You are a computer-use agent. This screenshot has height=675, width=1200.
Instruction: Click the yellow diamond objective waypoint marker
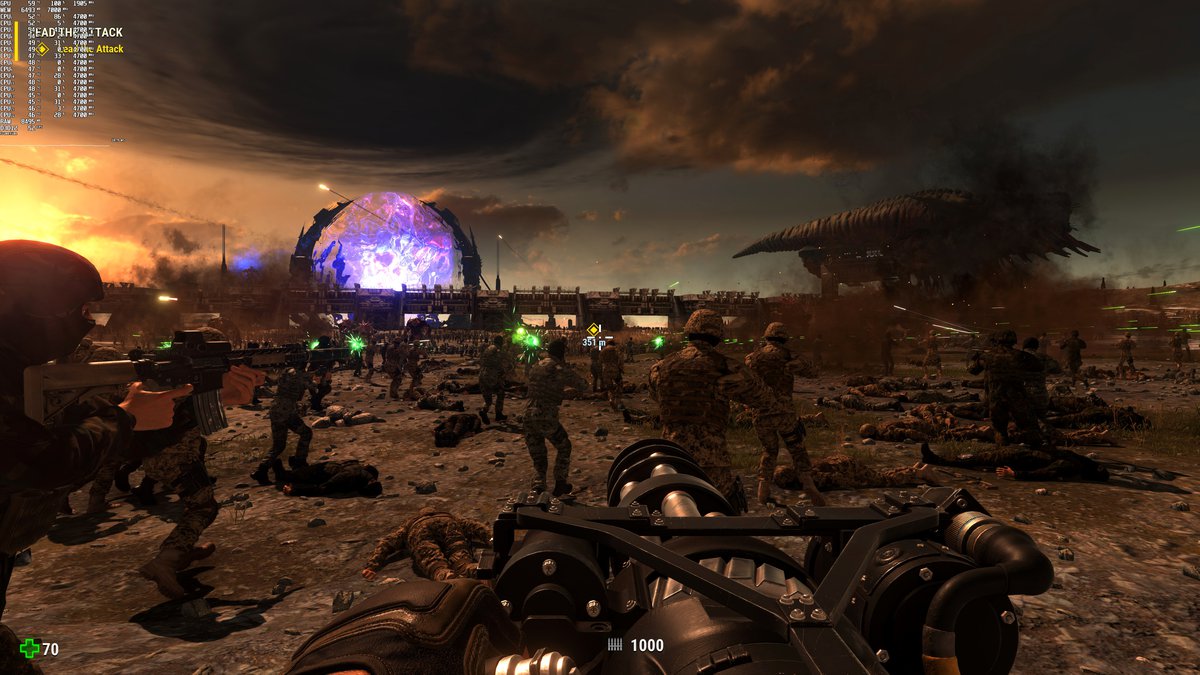click(593, 328)
